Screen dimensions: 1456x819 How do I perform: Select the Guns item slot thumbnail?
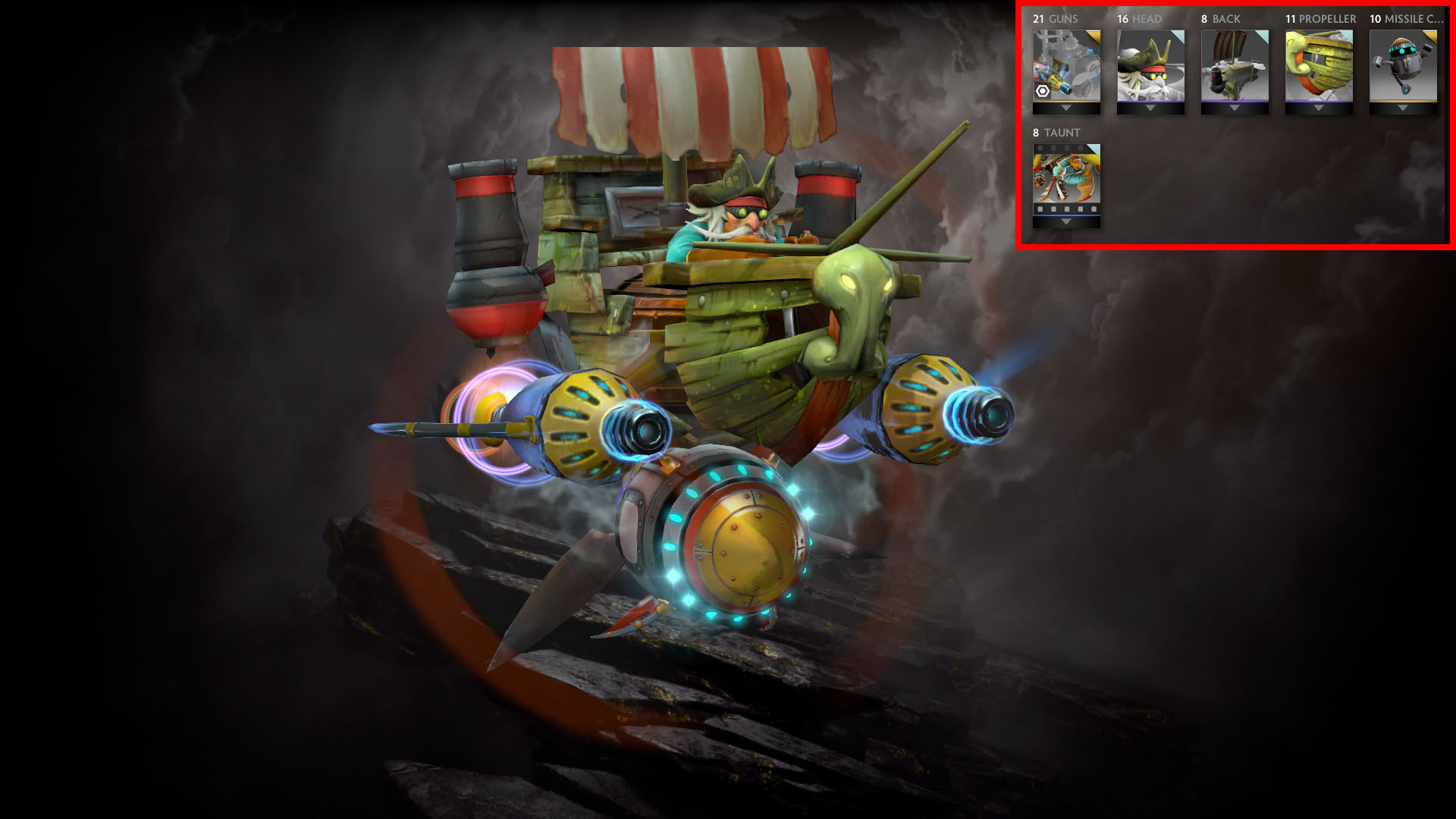point(1066,65)
